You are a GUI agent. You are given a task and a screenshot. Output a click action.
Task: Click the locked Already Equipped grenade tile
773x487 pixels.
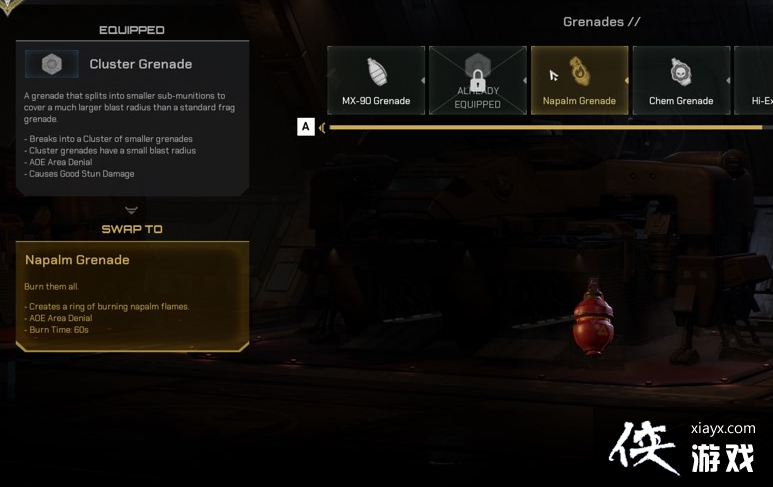477,80
